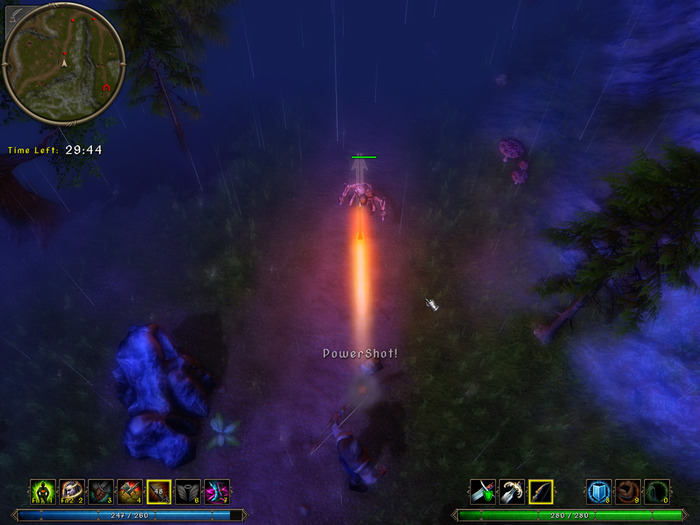The width and height of the screenshot is (700, 525).
Task: Use the pink and cyan boots skill
Action: (216, 491)
